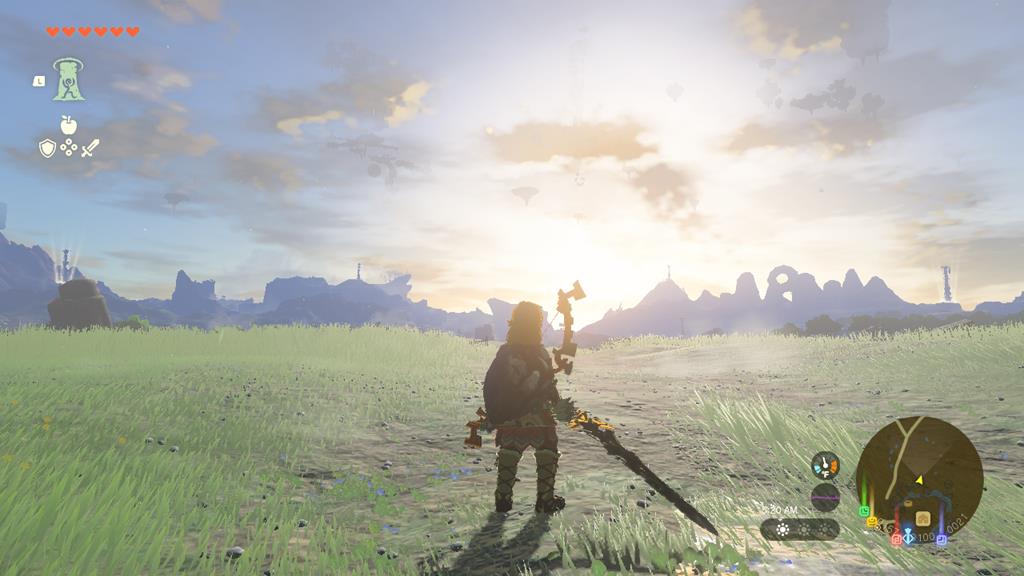Select the purple pin marker on the minimap
The width and height of the screenshot is (1024, 576).
coord(941,539)
